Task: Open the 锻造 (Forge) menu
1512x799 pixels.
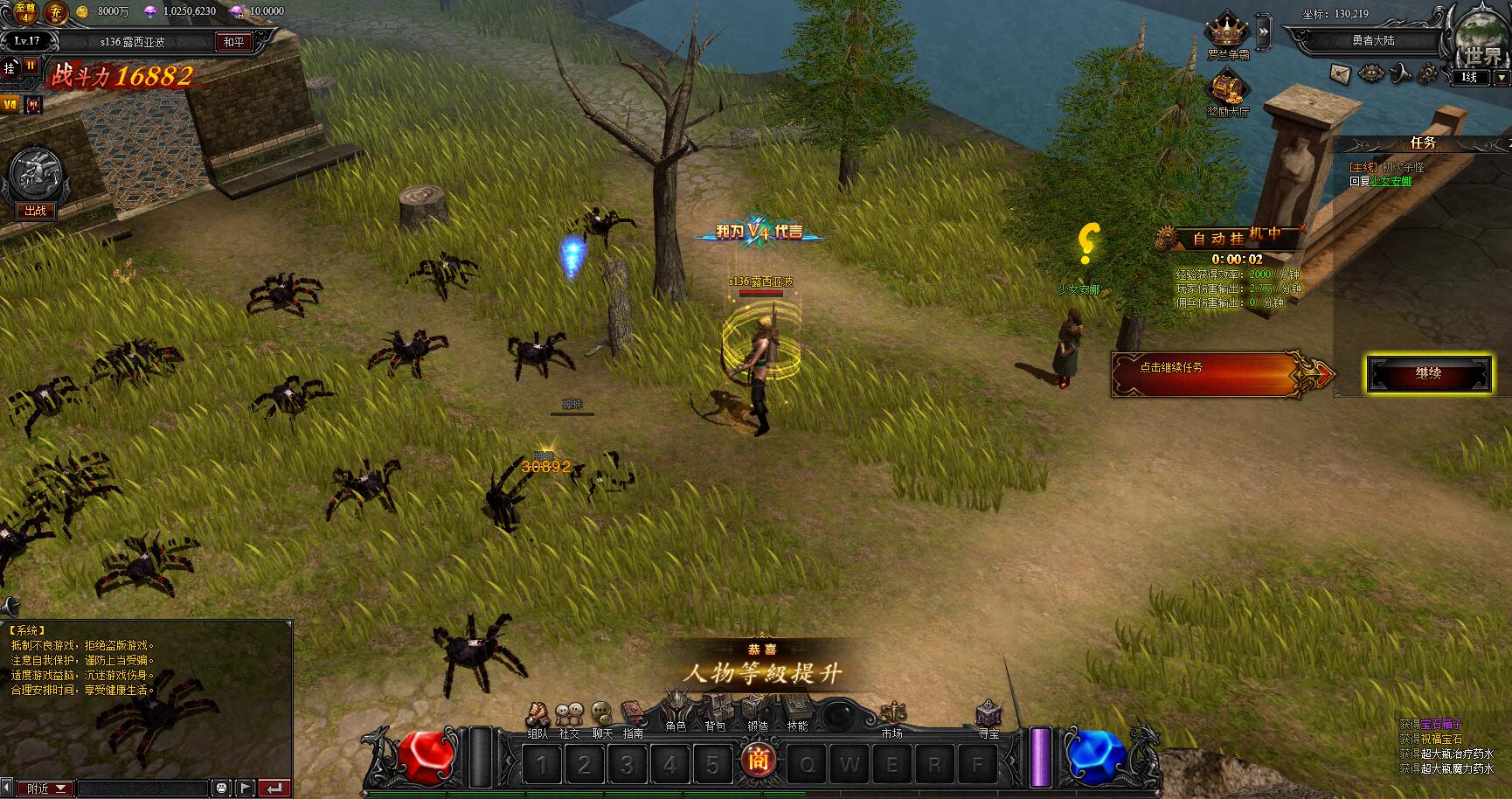Action: tap(758, 708)
